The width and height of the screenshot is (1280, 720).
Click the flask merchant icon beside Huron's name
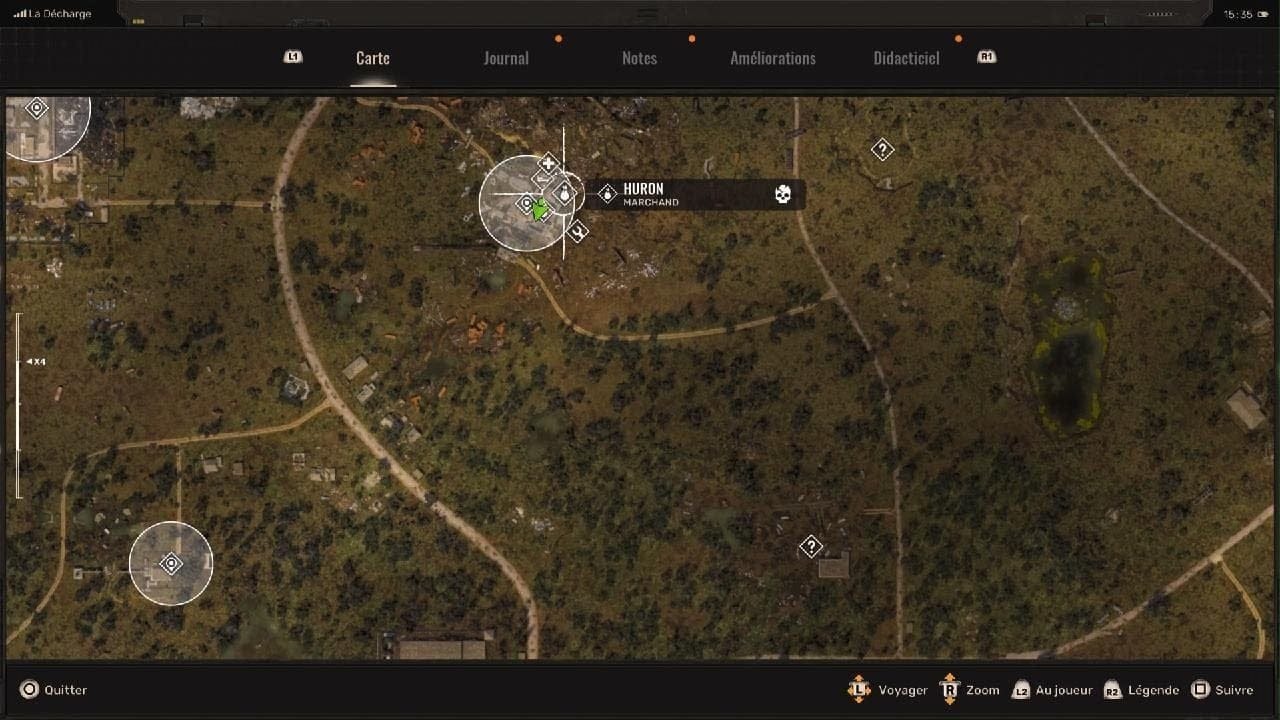[x=606, y=192]
